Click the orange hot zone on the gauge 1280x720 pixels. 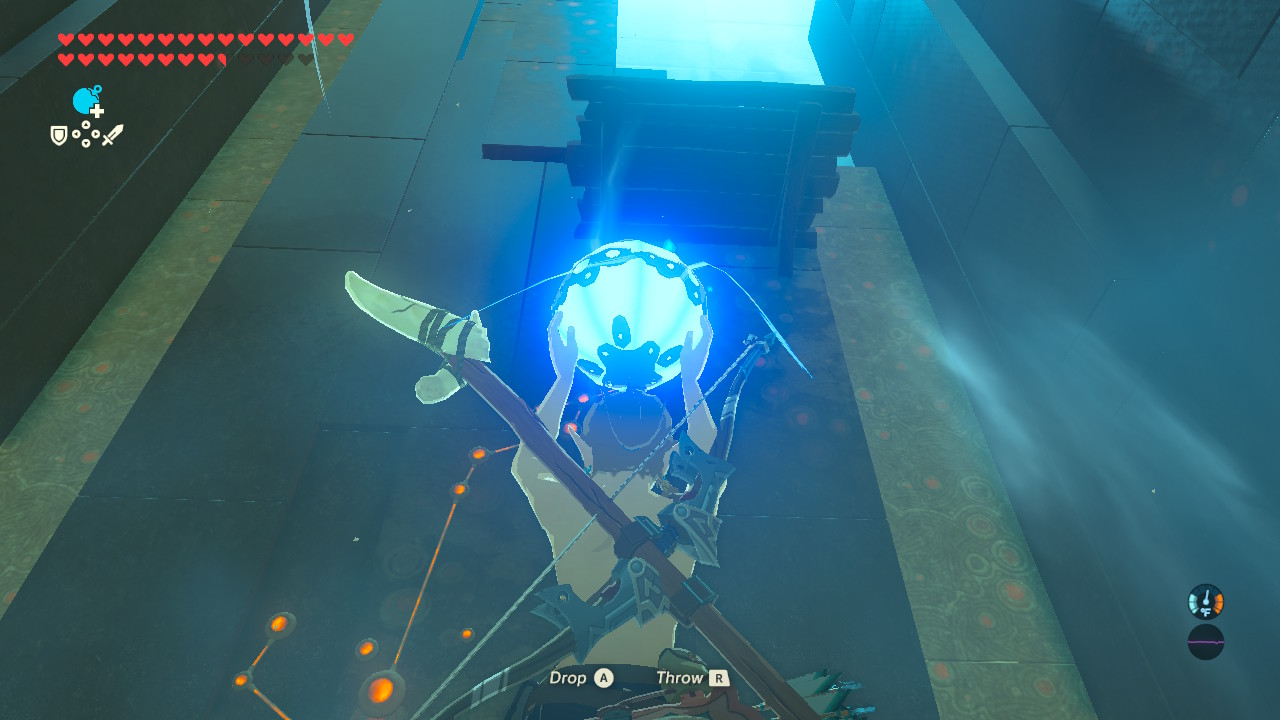click(1218, 603)
